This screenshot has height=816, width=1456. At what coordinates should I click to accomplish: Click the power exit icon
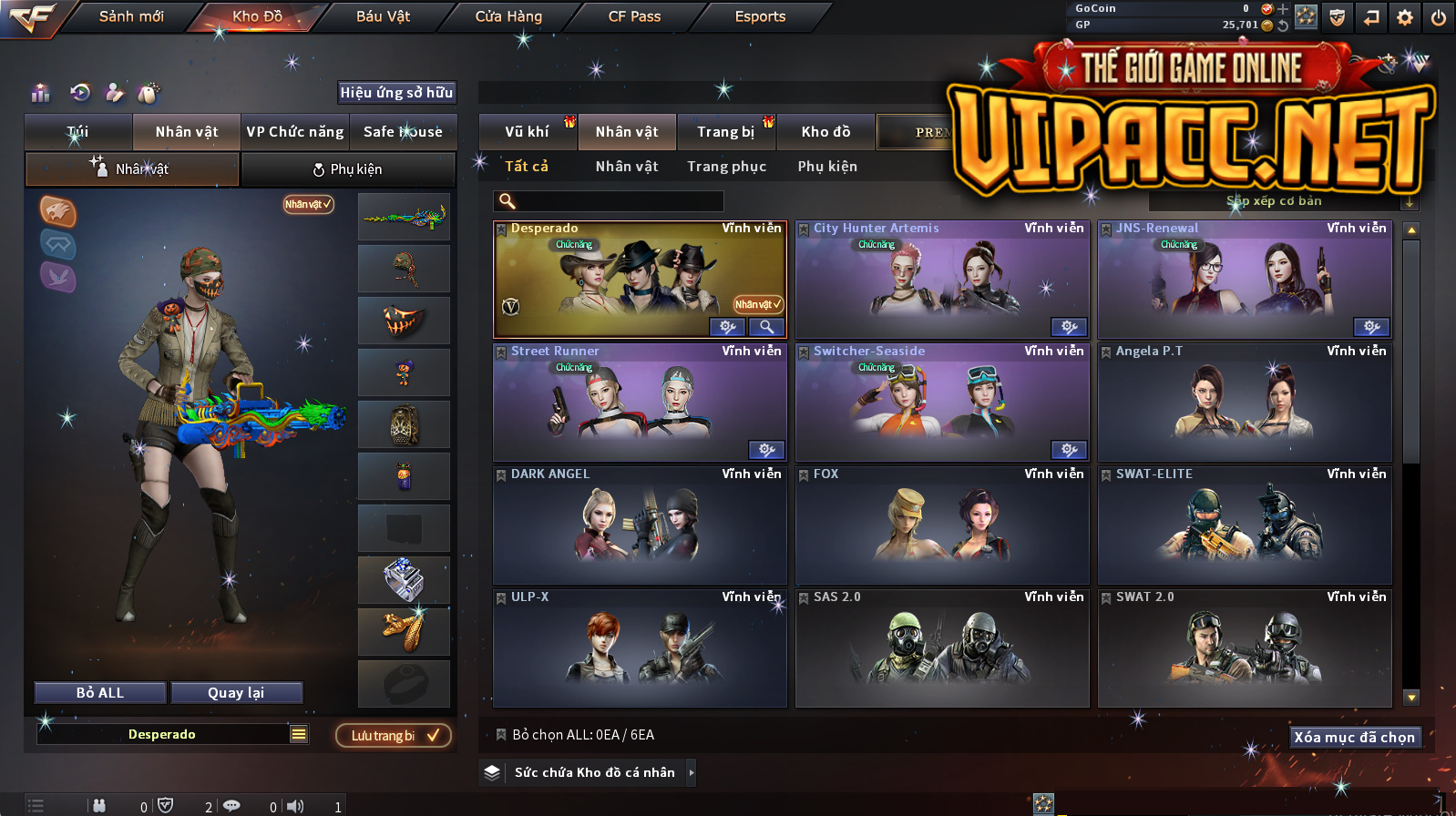pyautogui.click(x=1439, y=17)
